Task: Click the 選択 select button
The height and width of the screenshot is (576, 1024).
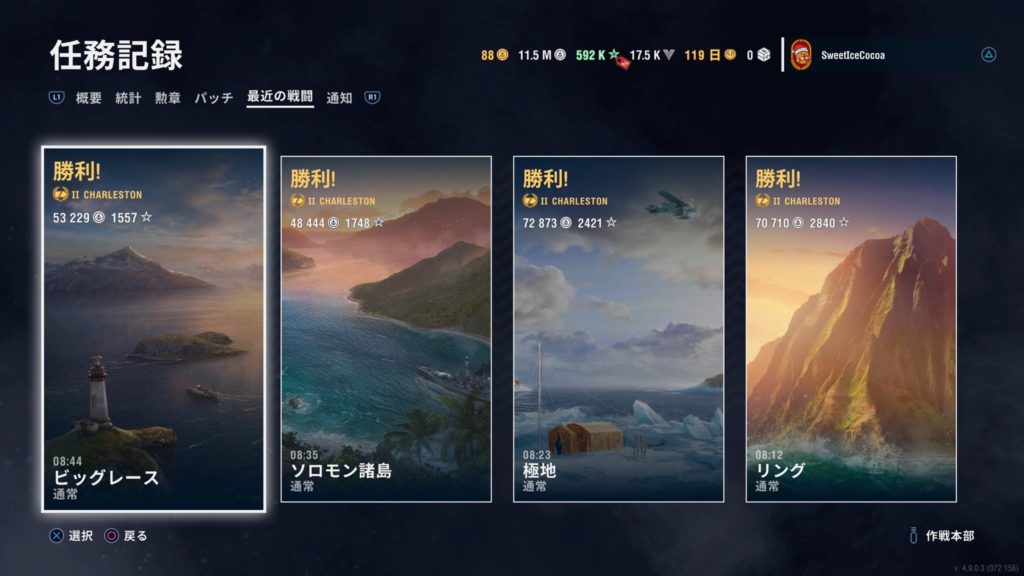Action: [73, 536]
